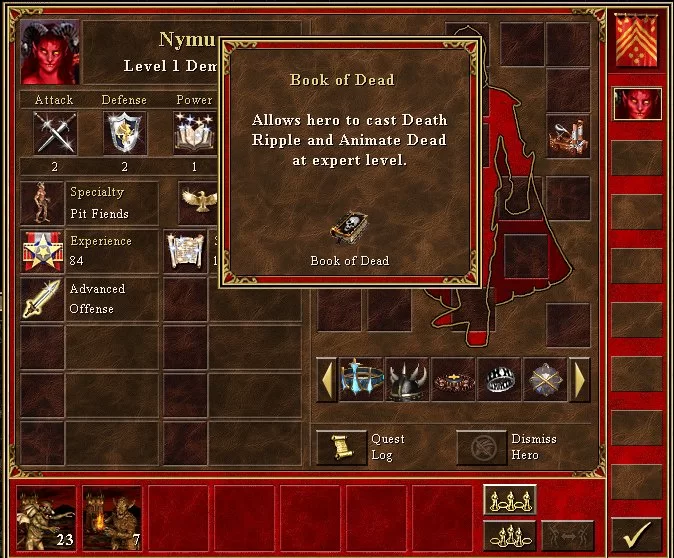Open the Experience star icon
Screen dimensions: 674x558
pyautogui.click(x=42, y=252)
